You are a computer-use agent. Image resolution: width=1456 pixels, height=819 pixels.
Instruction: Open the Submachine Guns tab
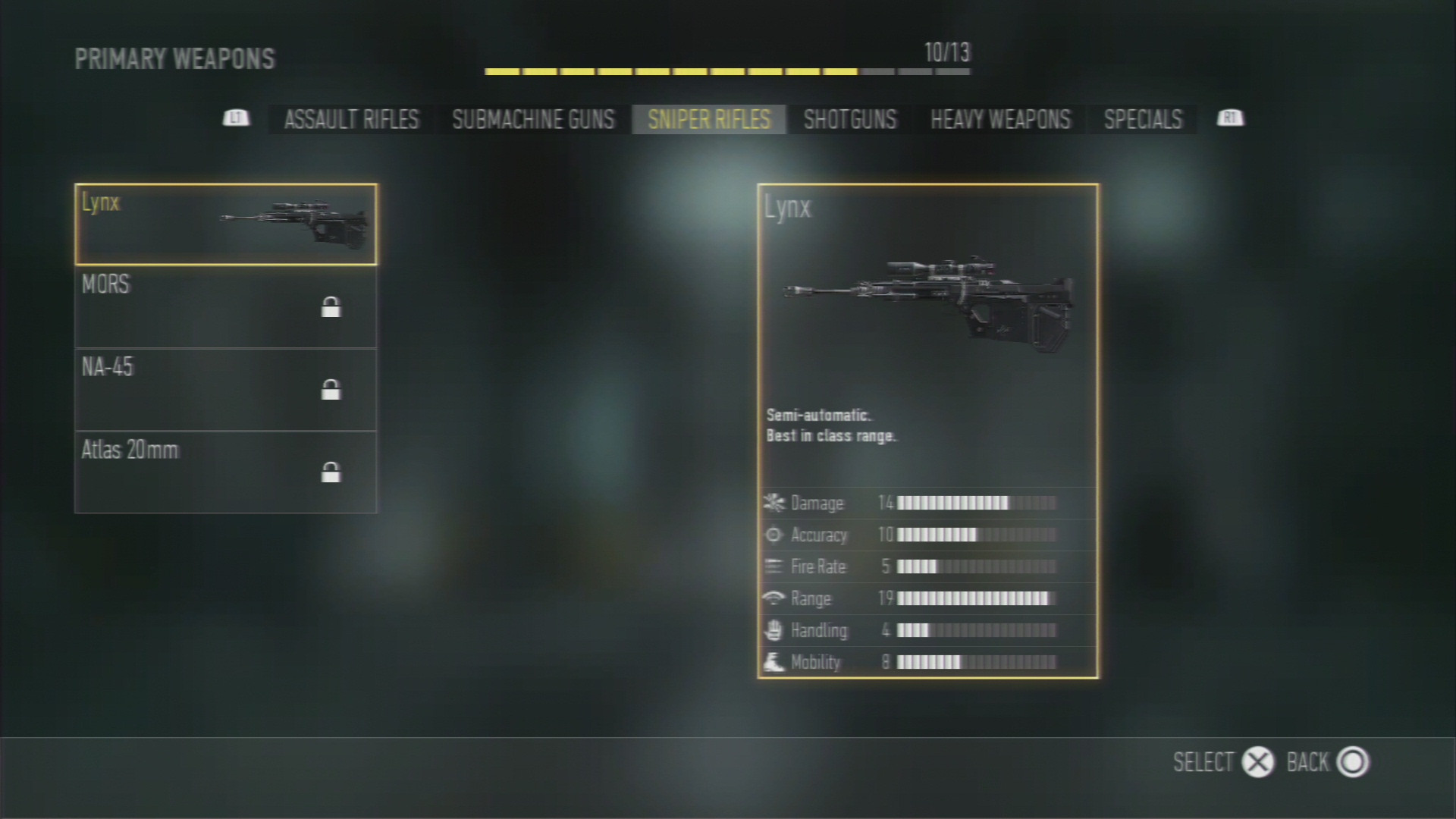[x=533, y=119]
